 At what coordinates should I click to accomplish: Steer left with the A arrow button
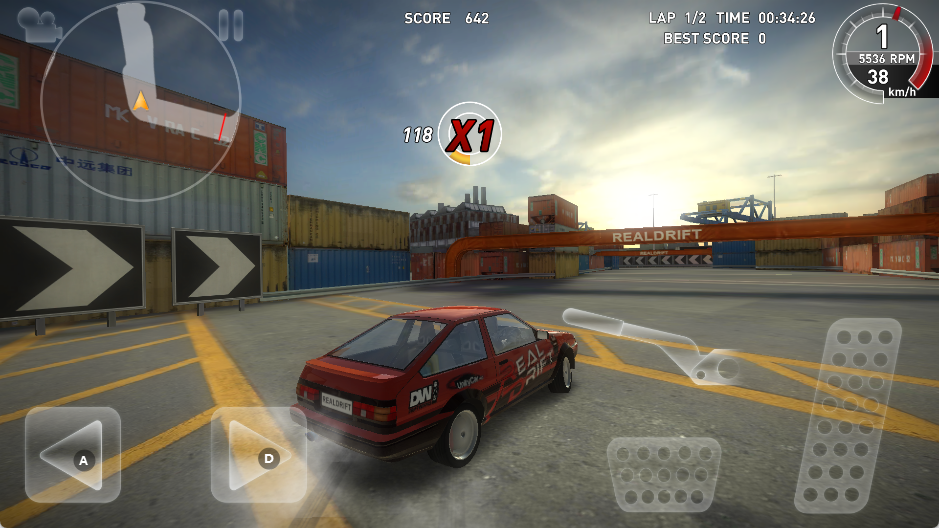[x=73, y=455]
